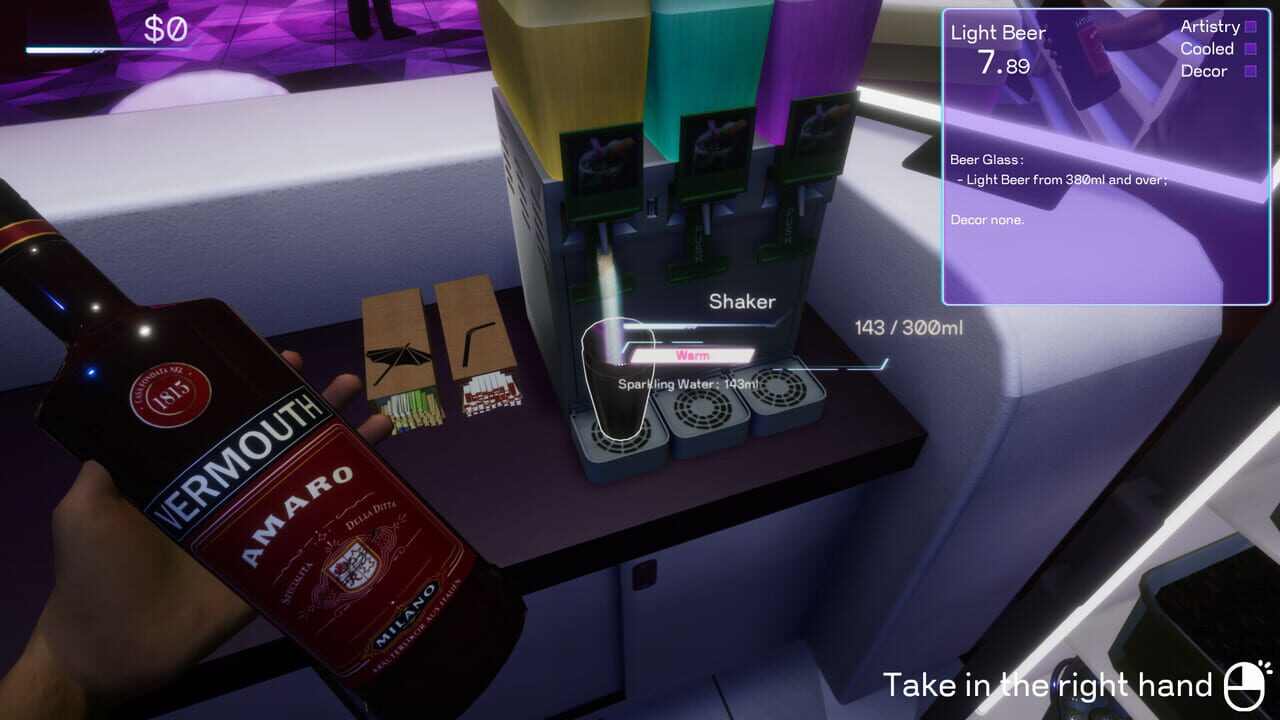Viewport: 1280px width, 720px height.
Task: Toggle the Cooled checkbox
Action: tap(1251, 49)
